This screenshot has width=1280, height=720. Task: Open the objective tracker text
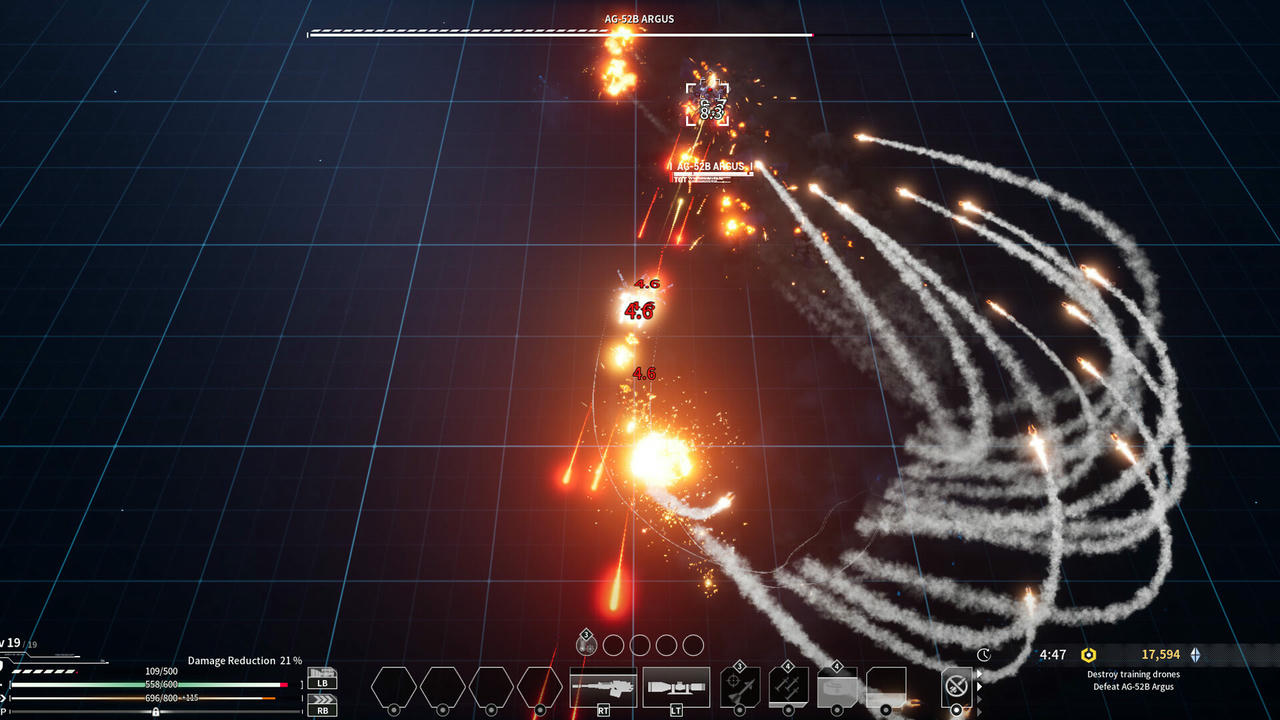tap(1132, 680)
